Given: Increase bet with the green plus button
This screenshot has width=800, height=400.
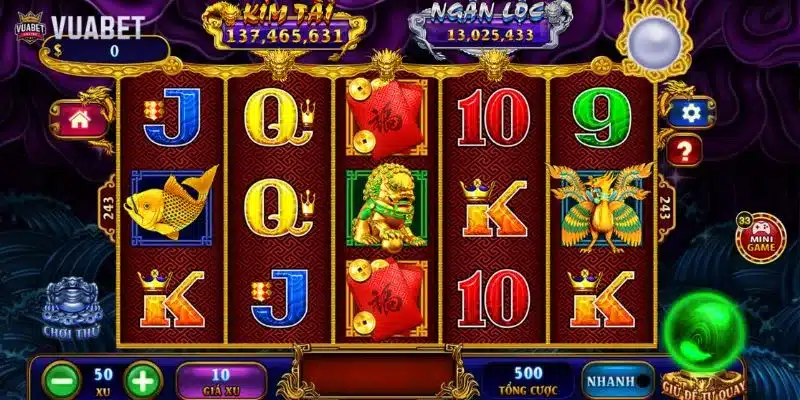Looking at the screenshot, I should pos(143,381).
